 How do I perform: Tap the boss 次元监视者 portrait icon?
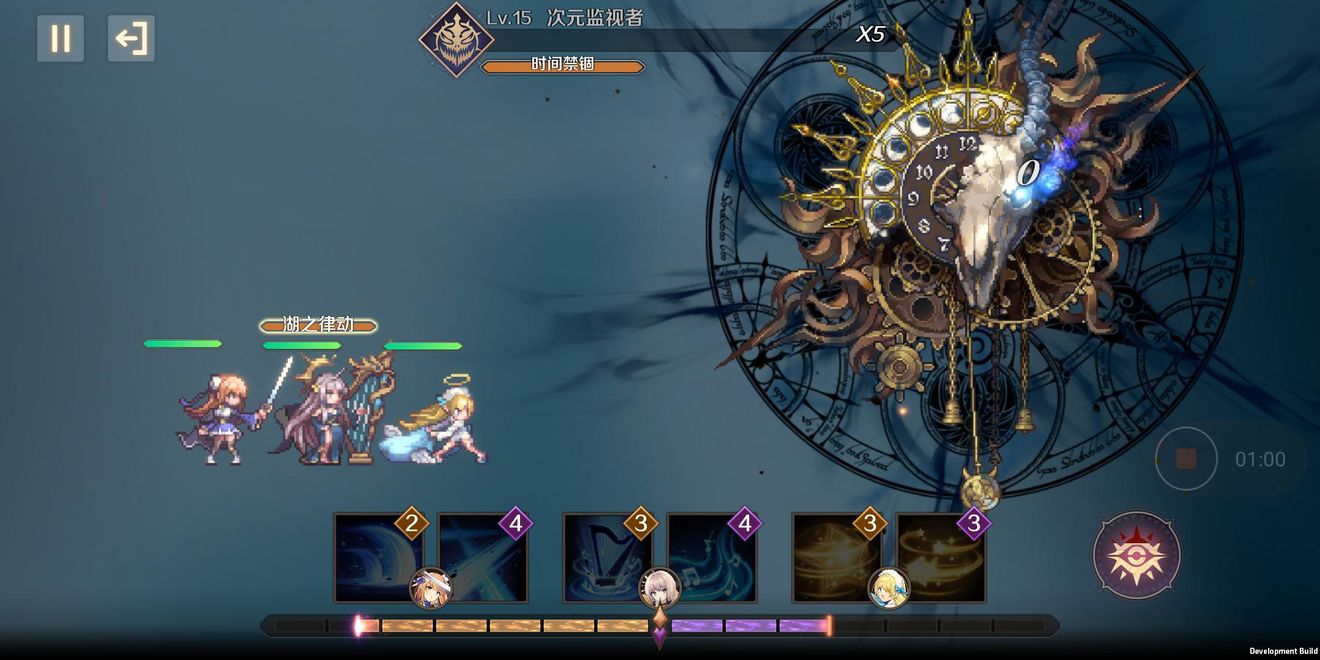click(x=456, y=40)
